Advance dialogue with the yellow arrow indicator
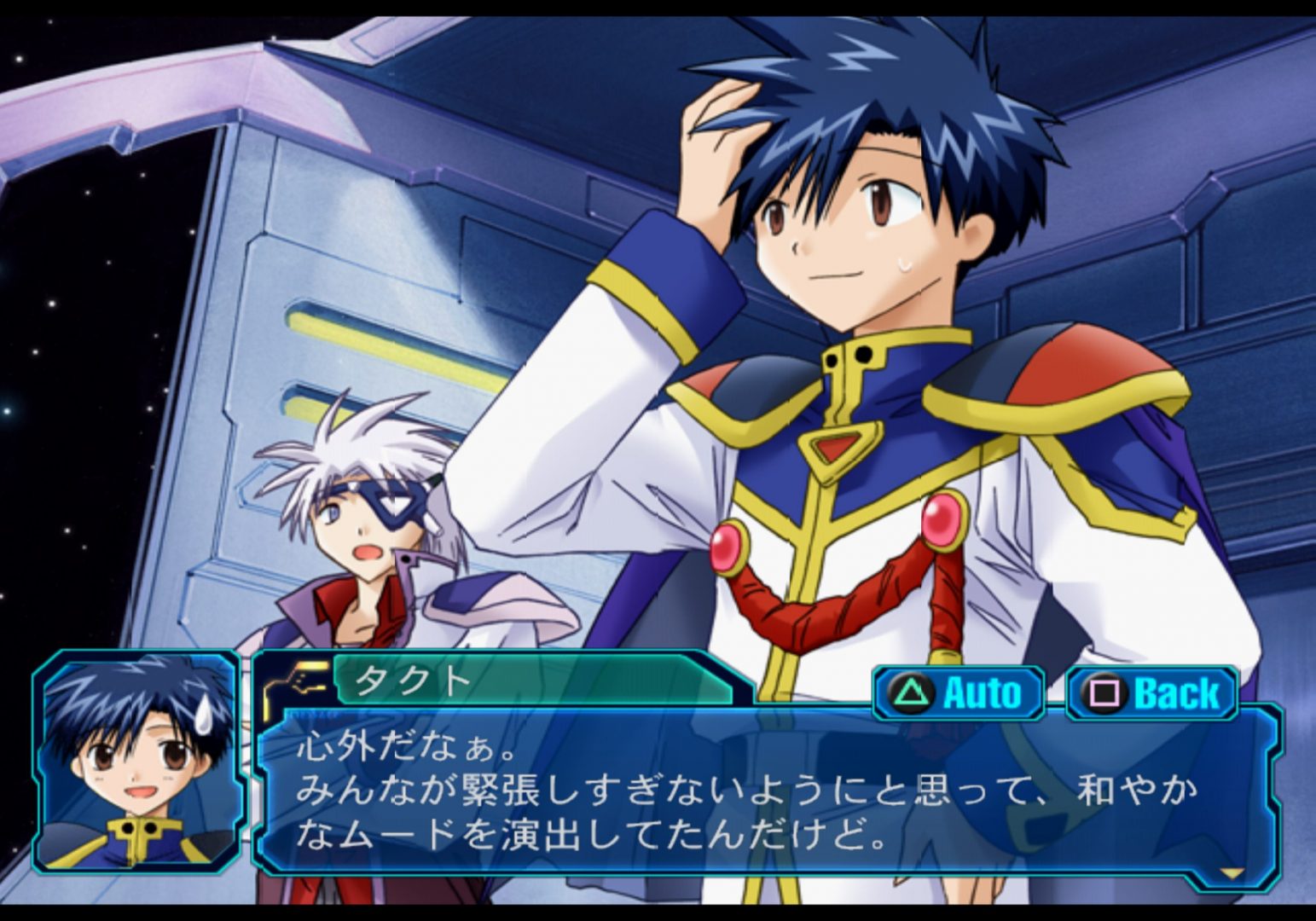 click(1231, 872)
